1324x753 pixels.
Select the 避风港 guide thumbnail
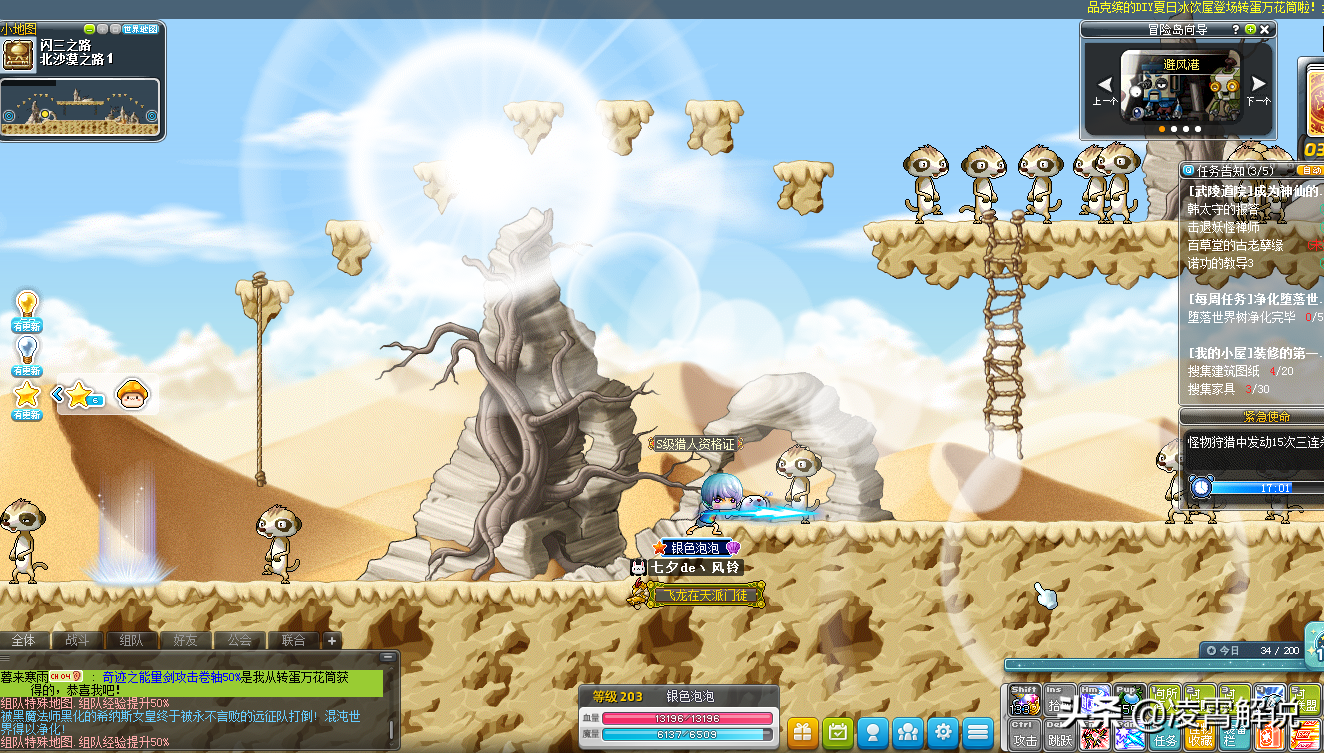[x=1181, y=86]
